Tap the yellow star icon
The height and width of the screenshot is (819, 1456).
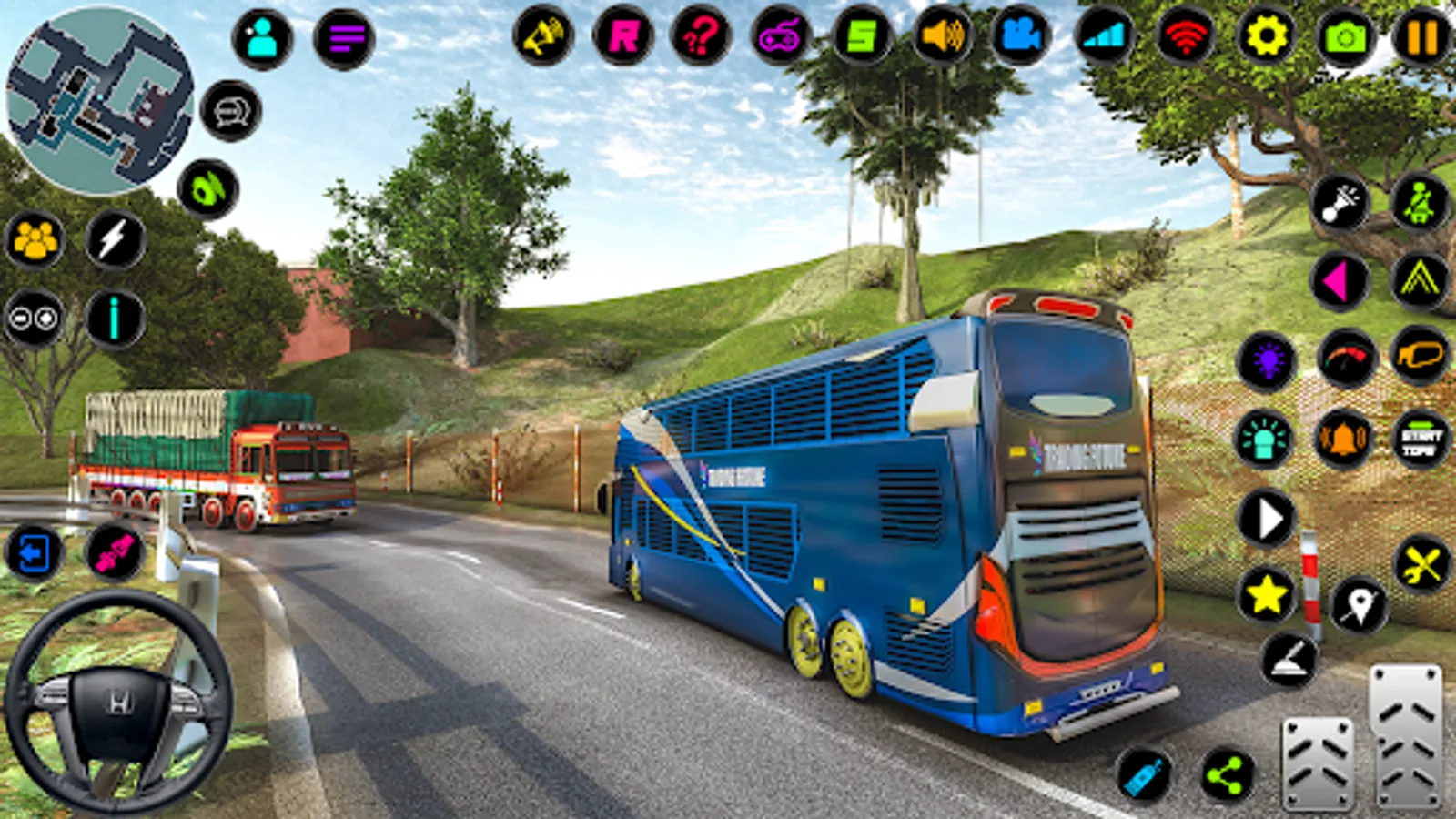pyautogui.click(x=1266, y=595)
